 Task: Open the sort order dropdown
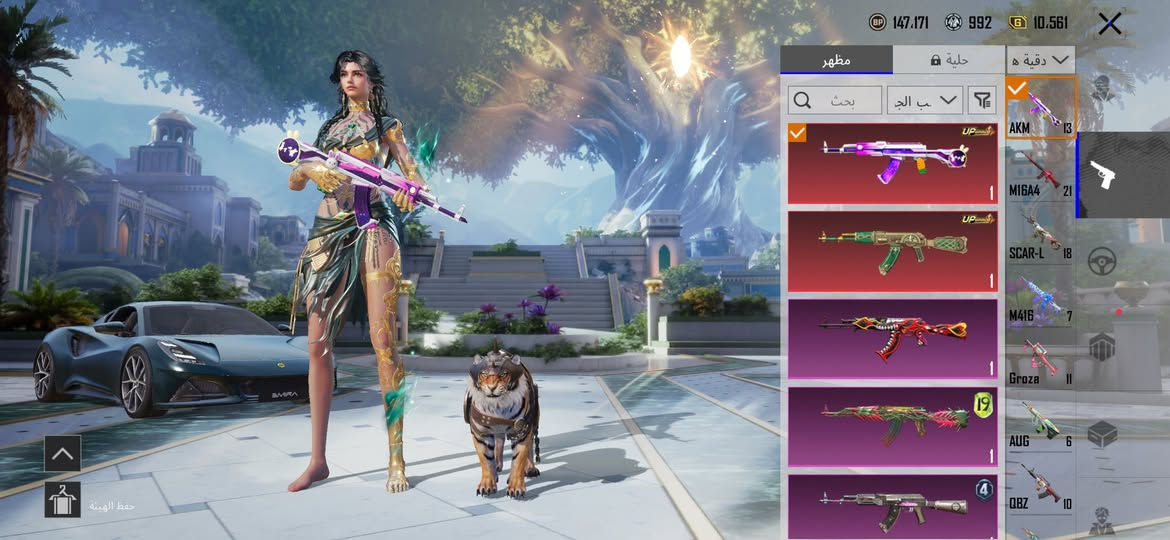pyautogui.click(x=924, y=100)
